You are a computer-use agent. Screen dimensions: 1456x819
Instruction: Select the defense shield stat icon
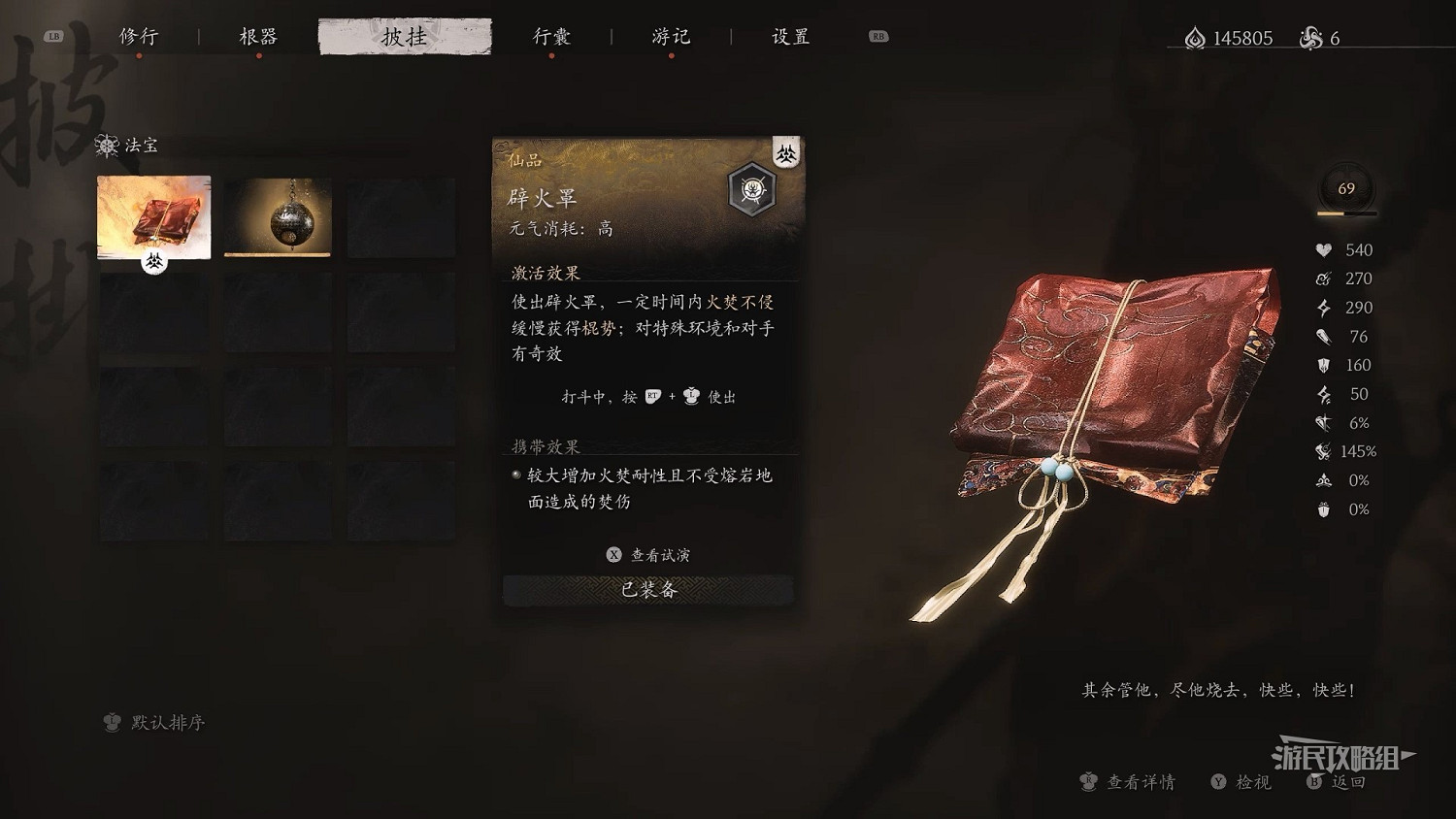[1322, 365]
